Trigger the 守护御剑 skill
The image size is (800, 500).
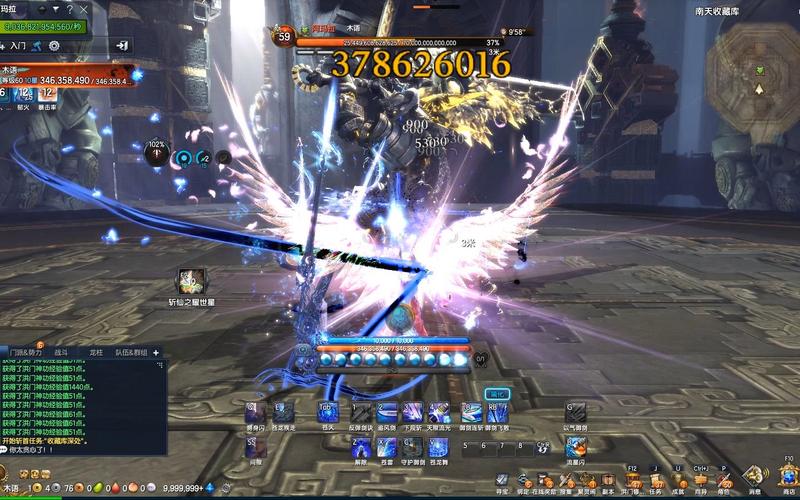412,447
